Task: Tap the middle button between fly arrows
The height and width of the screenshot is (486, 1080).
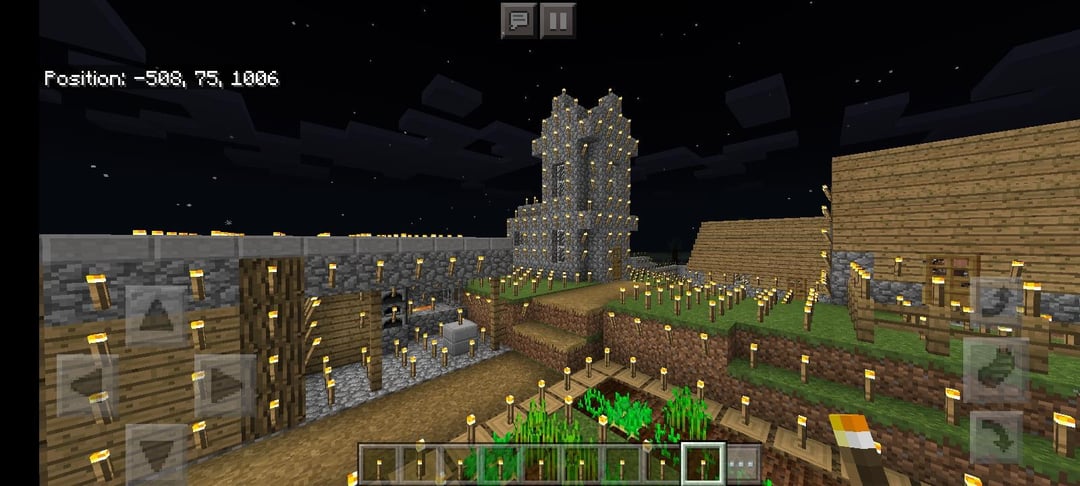Action: [x=995, y=371]
